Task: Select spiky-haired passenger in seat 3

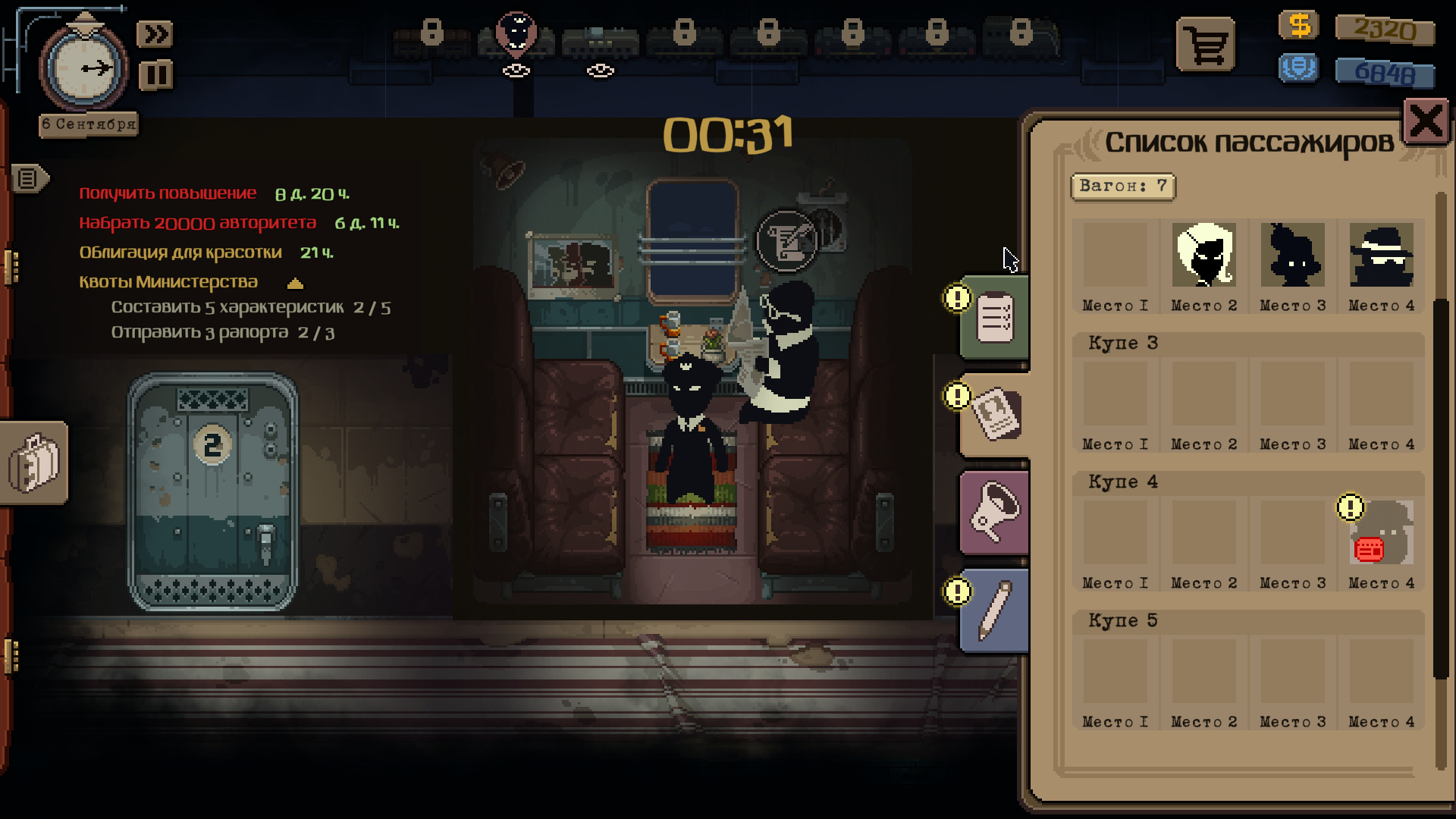Action: click(x=1292, y=255)
